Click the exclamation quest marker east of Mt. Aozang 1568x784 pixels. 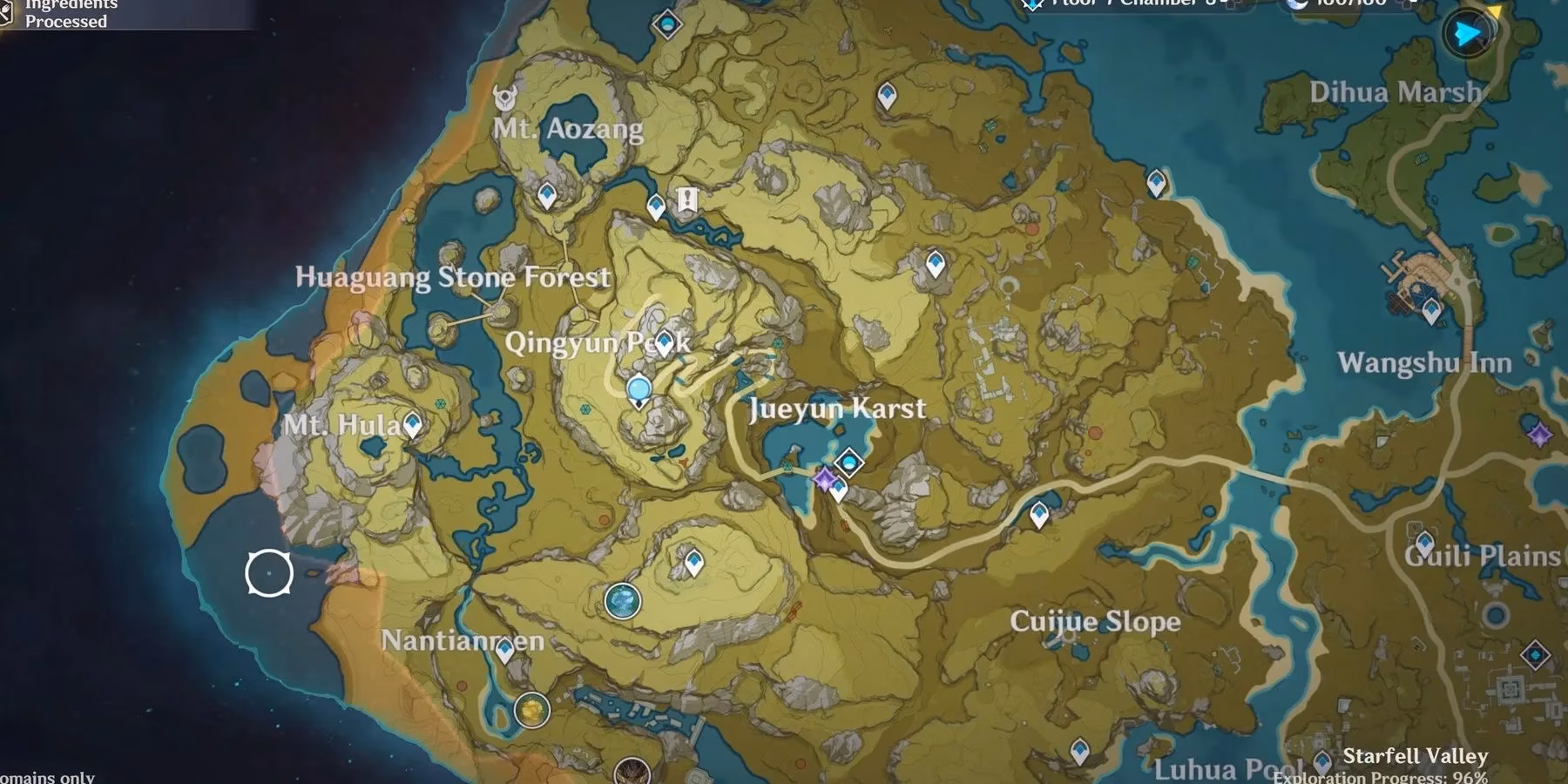688,200
